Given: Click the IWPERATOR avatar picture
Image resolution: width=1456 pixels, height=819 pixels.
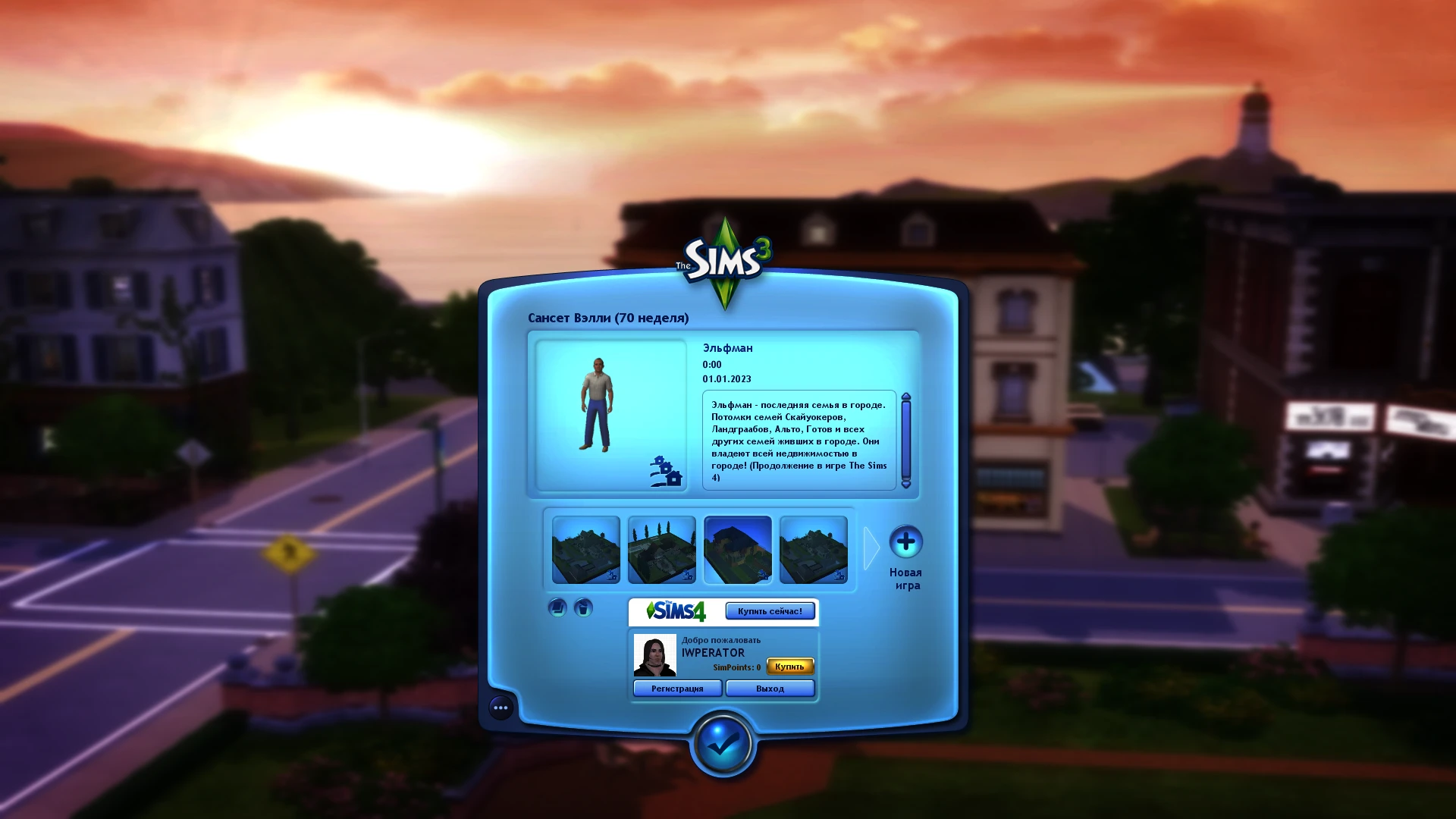Looking at the screenshot, I should [654, 655].
